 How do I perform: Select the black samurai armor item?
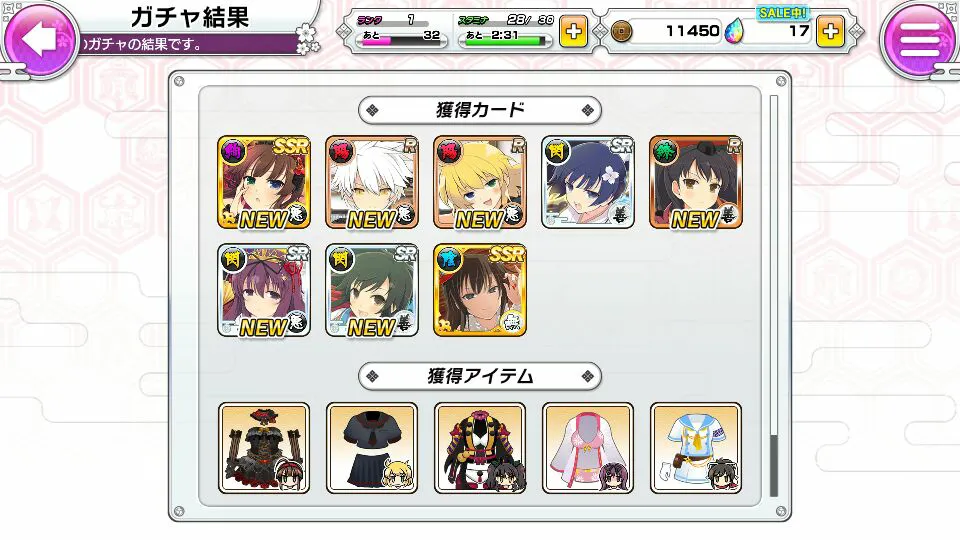pyautogui.click(x=264, y=448)
